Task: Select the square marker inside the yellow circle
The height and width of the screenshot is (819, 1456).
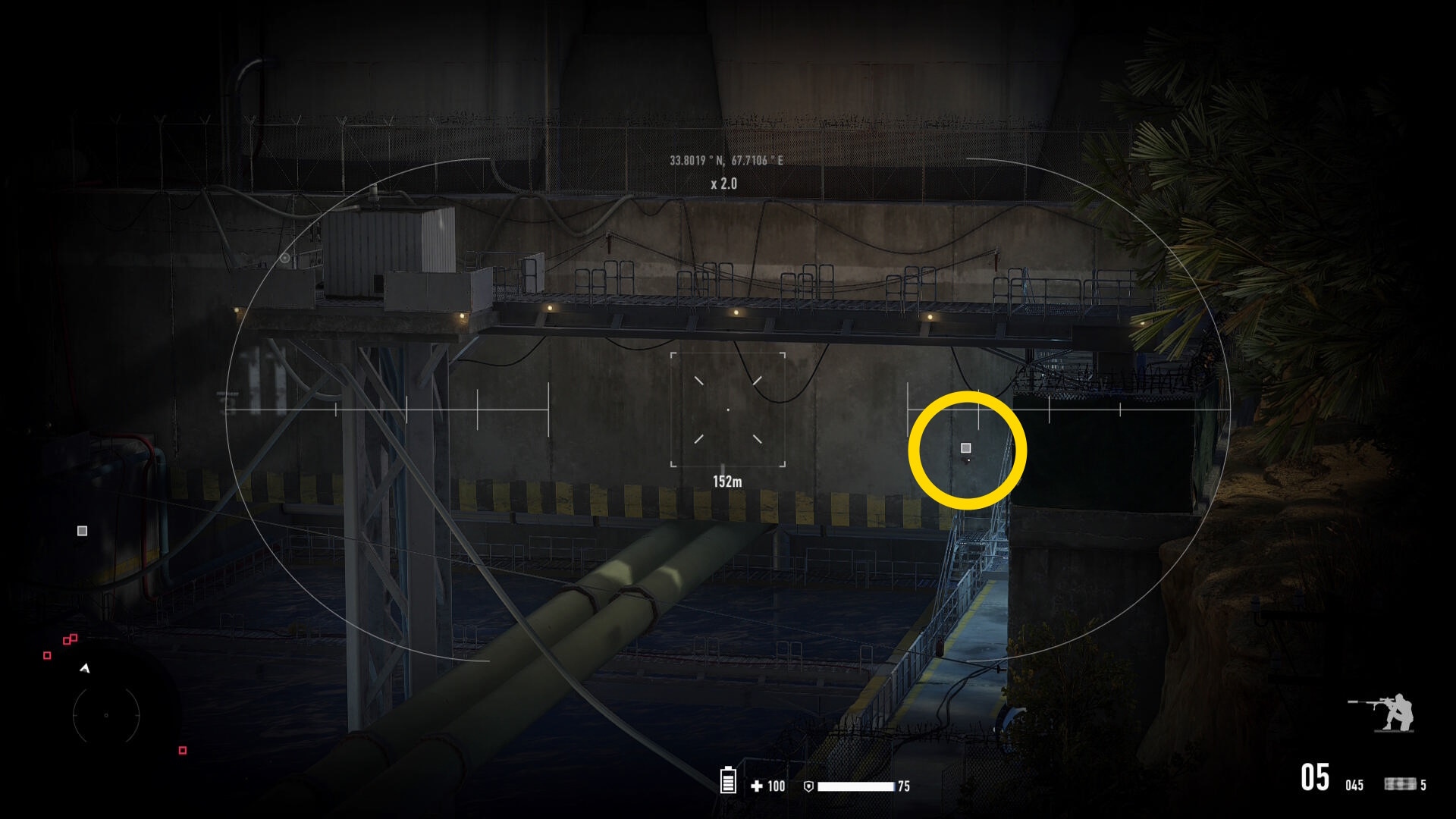Action: coord(966,448)
